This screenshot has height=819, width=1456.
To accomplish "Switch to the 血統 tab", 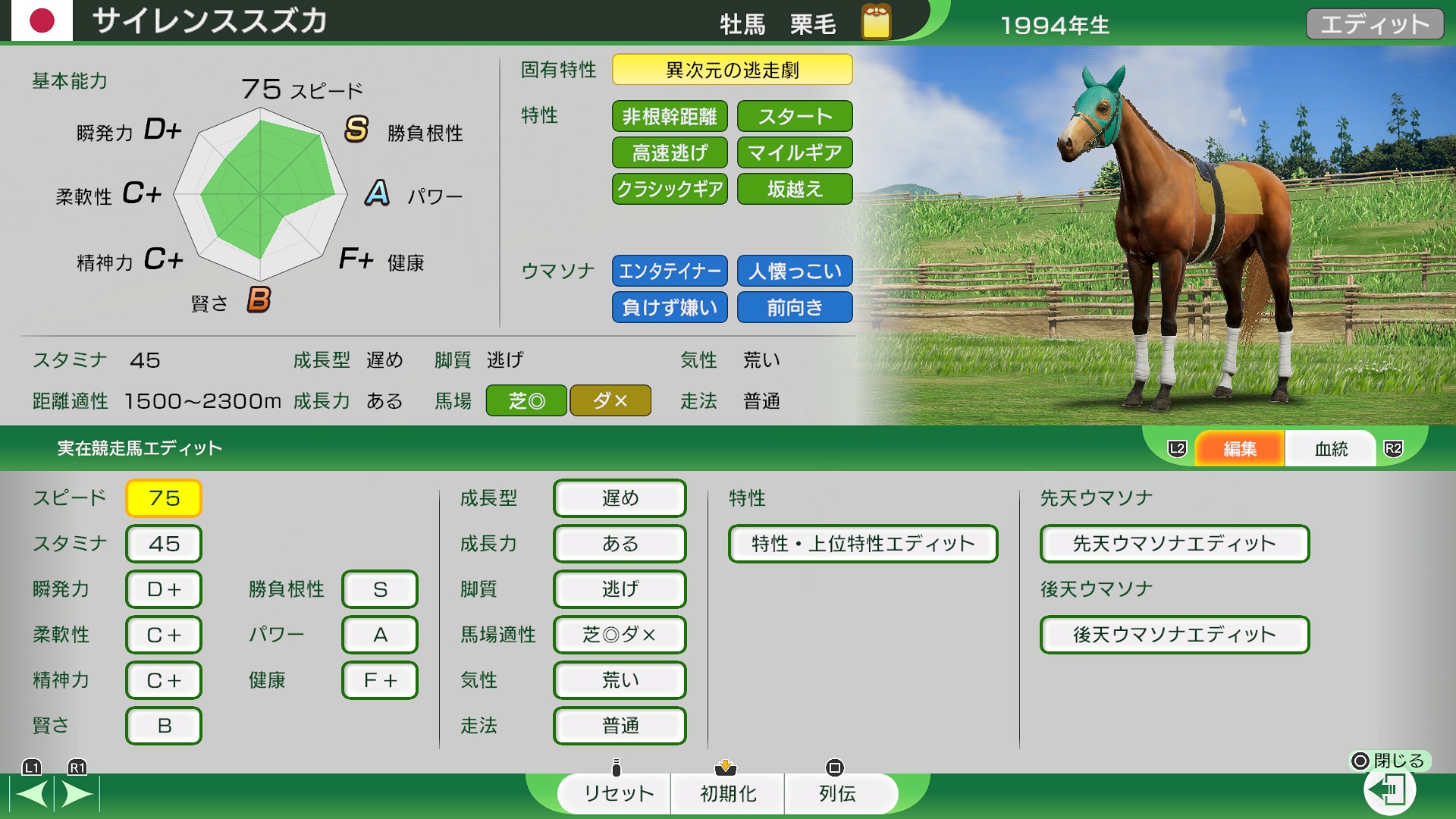I will (1330, 448).
